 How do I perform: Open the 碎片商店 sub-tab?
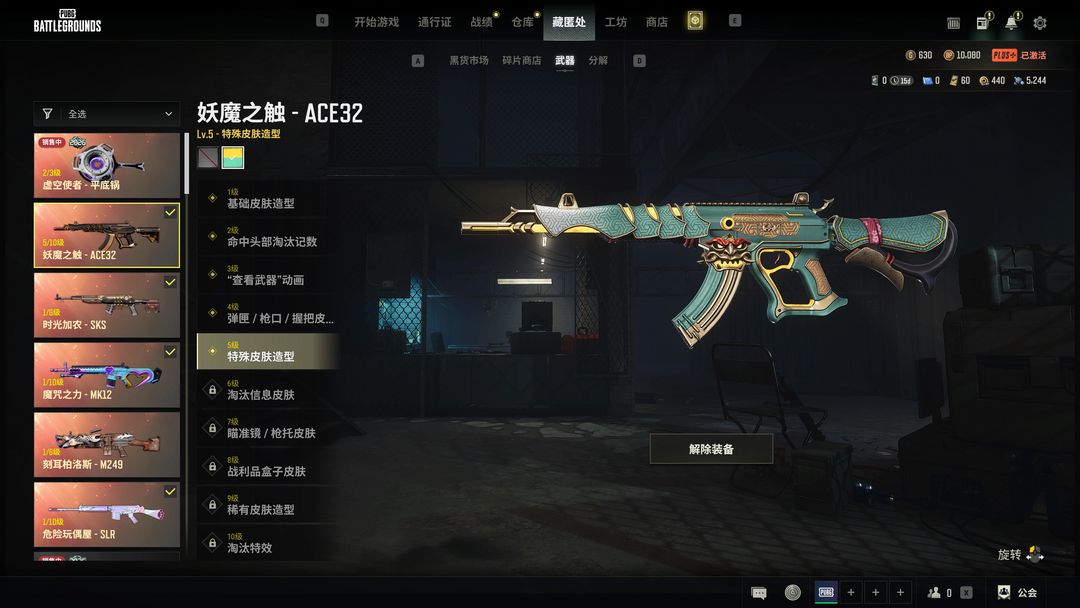pos(521,61)
